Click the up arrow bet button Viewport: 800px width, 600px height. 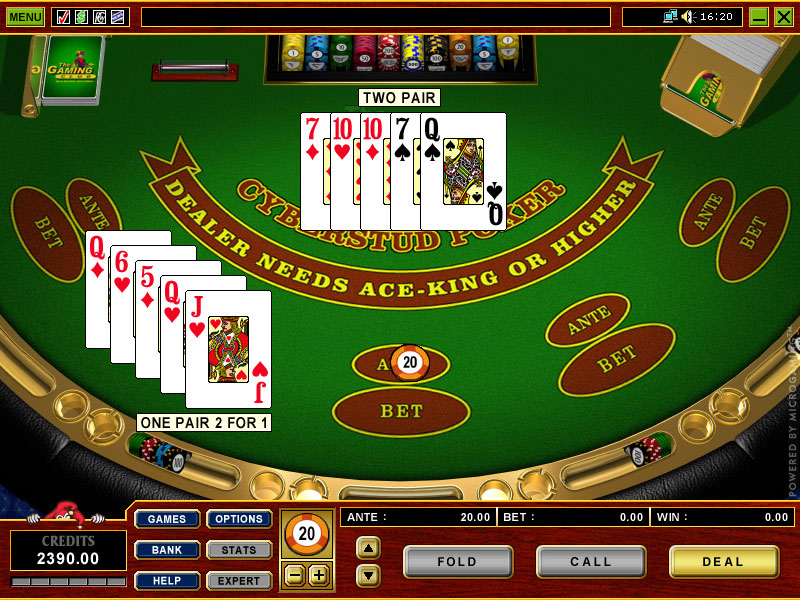368,547
